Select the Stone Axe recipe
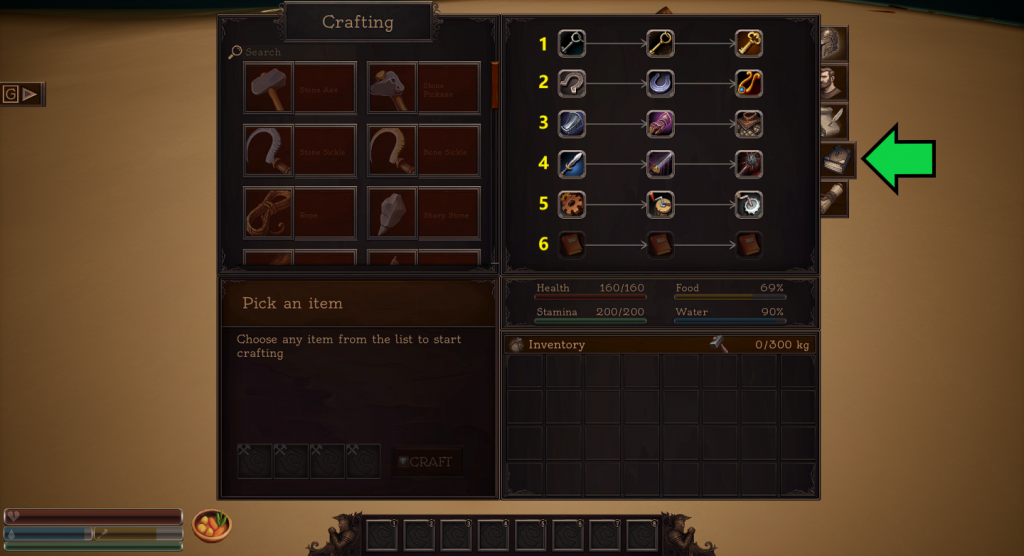 point(299,90)
